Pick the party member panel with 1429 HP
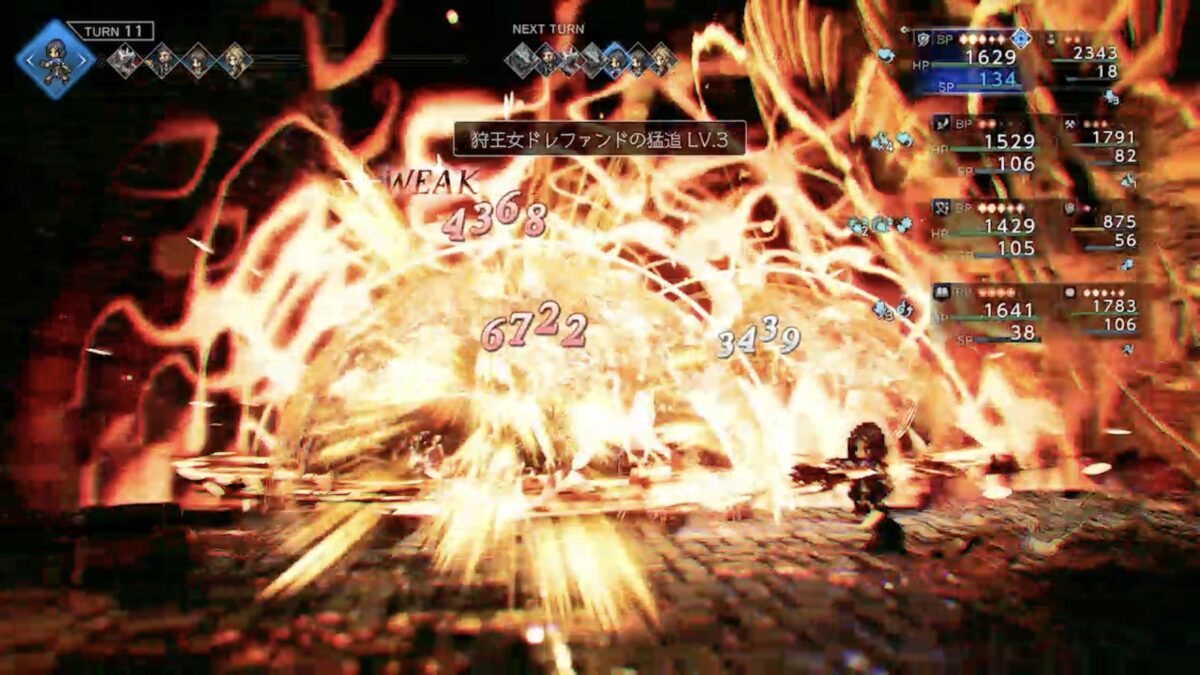The width and height of the screenshot is (1200, 675). (984, 230)
